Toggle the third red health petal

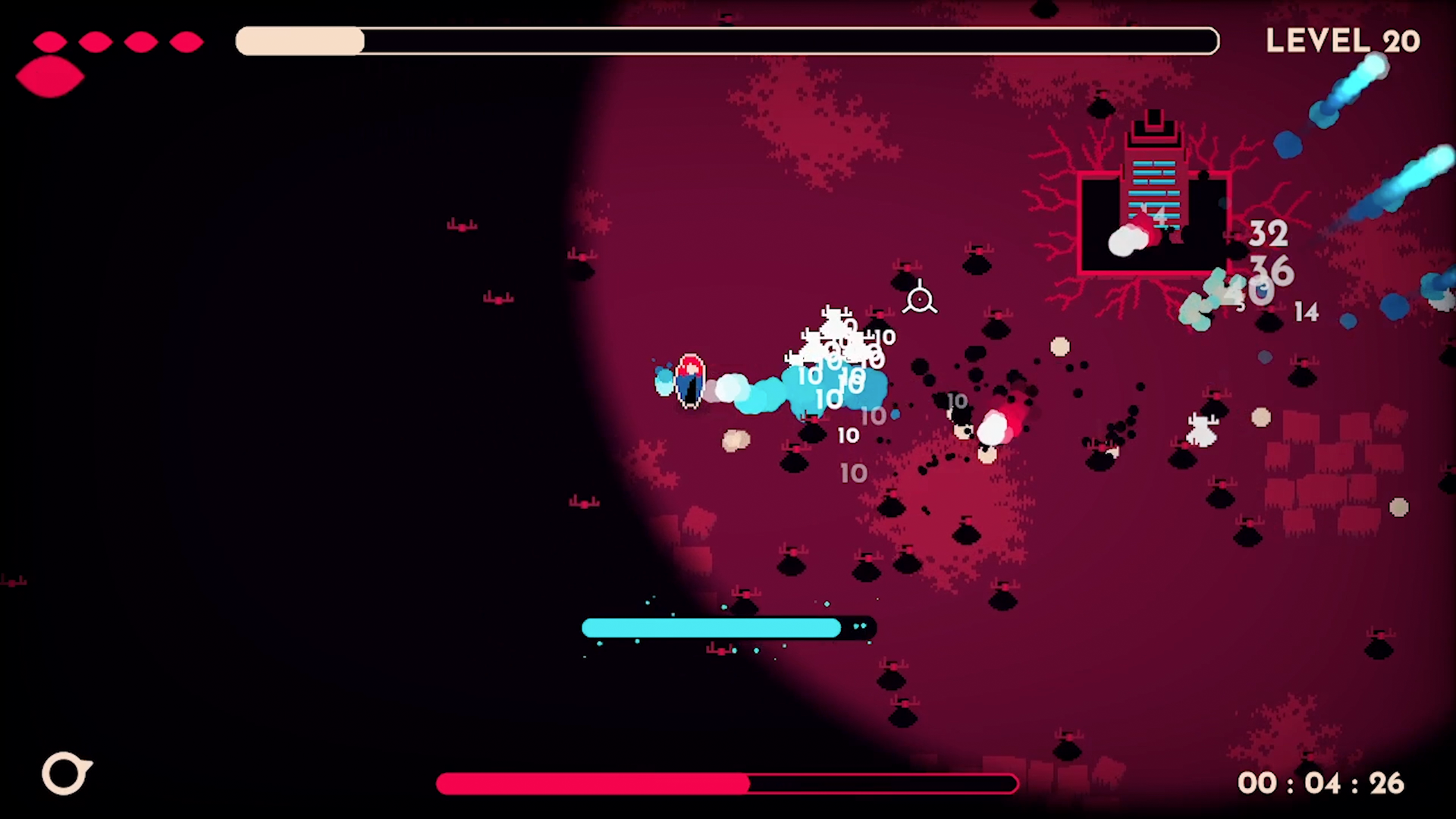(x=140, y=42)
